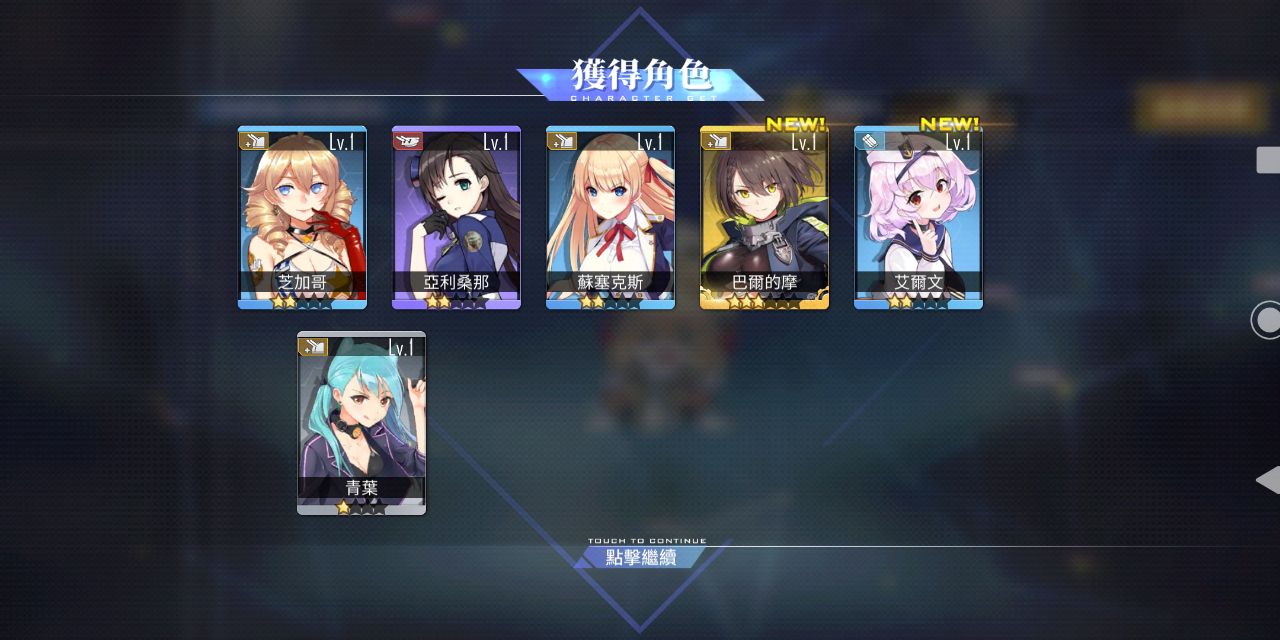Tap the Android home circle button

click(x=1268, y=320)
